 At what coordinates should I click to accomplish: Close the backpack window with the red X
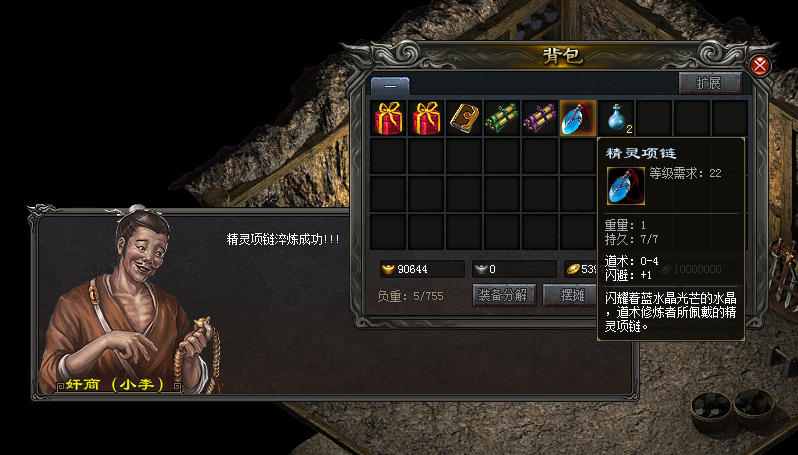coord(760,66)
